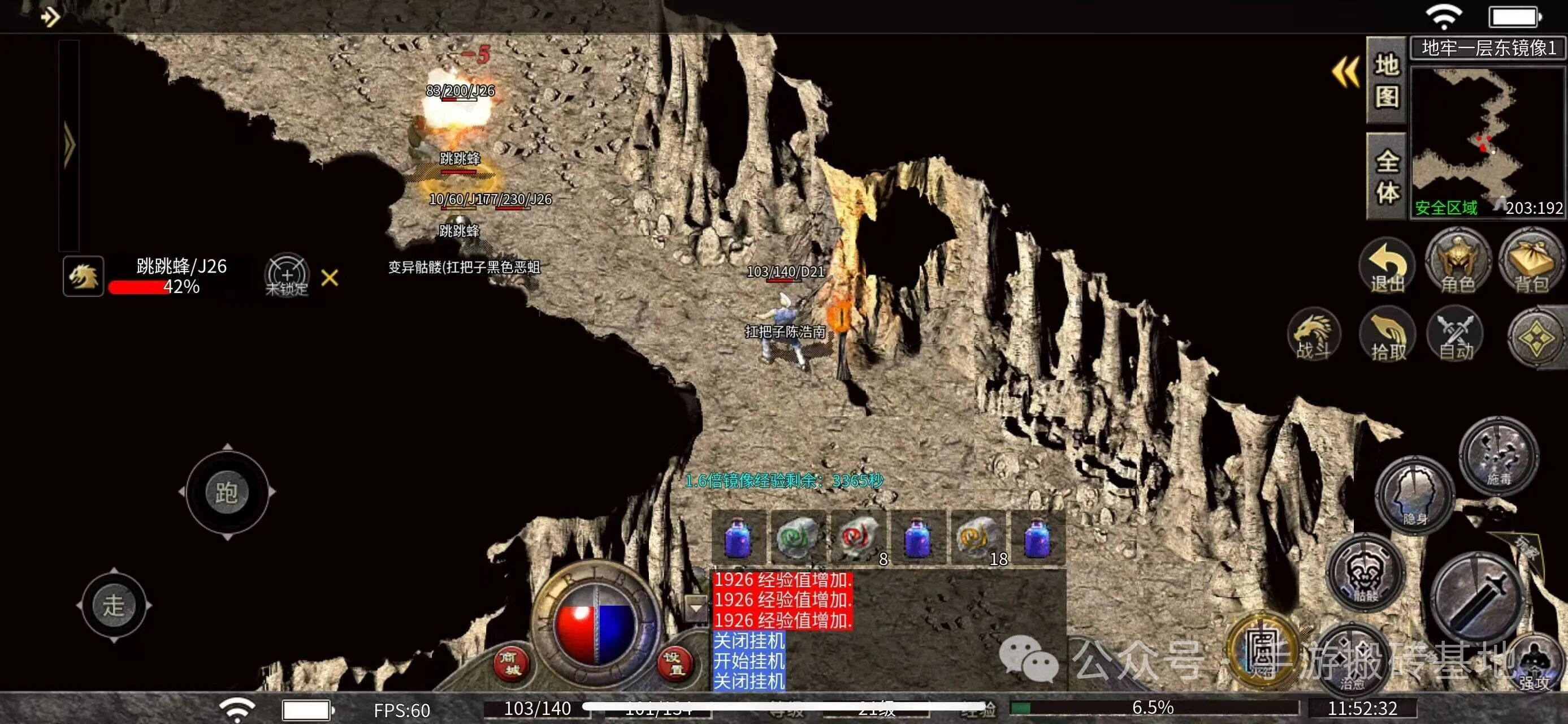This screenshot has width=1568, height=724.
Task: Use the 隐身 invisibility skill
Action: pos(1414,495)
